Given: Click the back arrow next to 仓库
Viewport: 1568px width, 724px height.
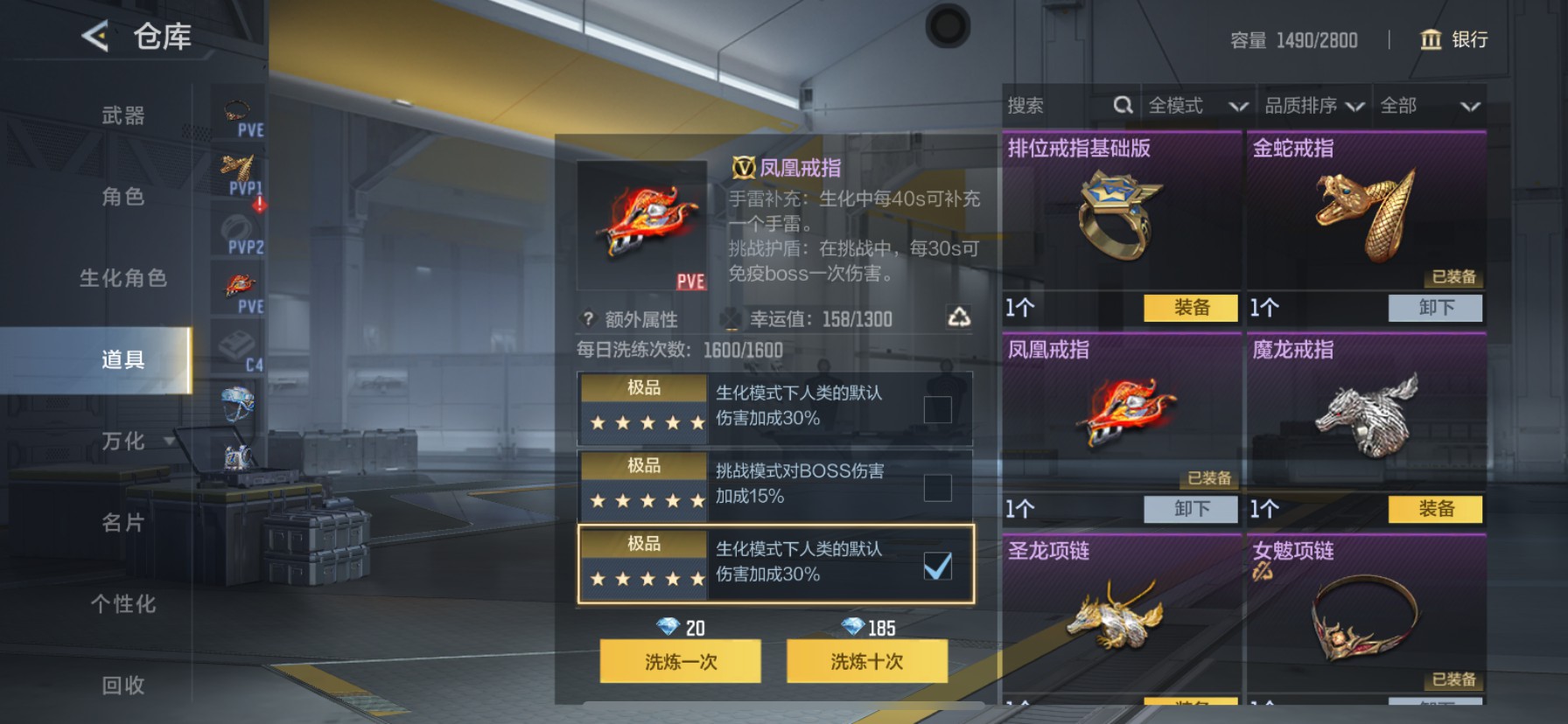Looking at the screenshot, I should click(93, 37).
